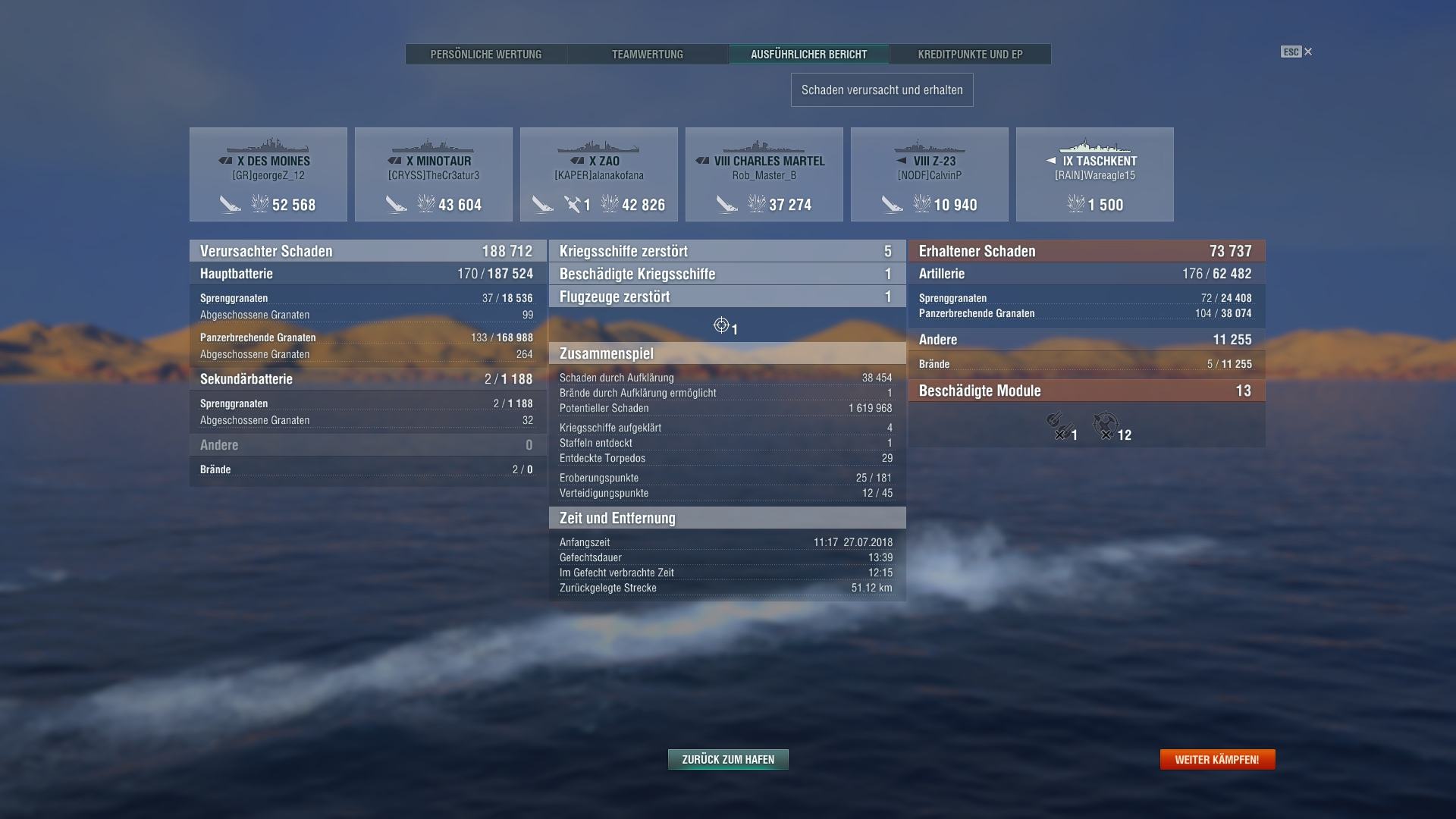The image size is (1456, 819).
Task: Click Zurück zum Hafen button
Action: tap(728, 759)
